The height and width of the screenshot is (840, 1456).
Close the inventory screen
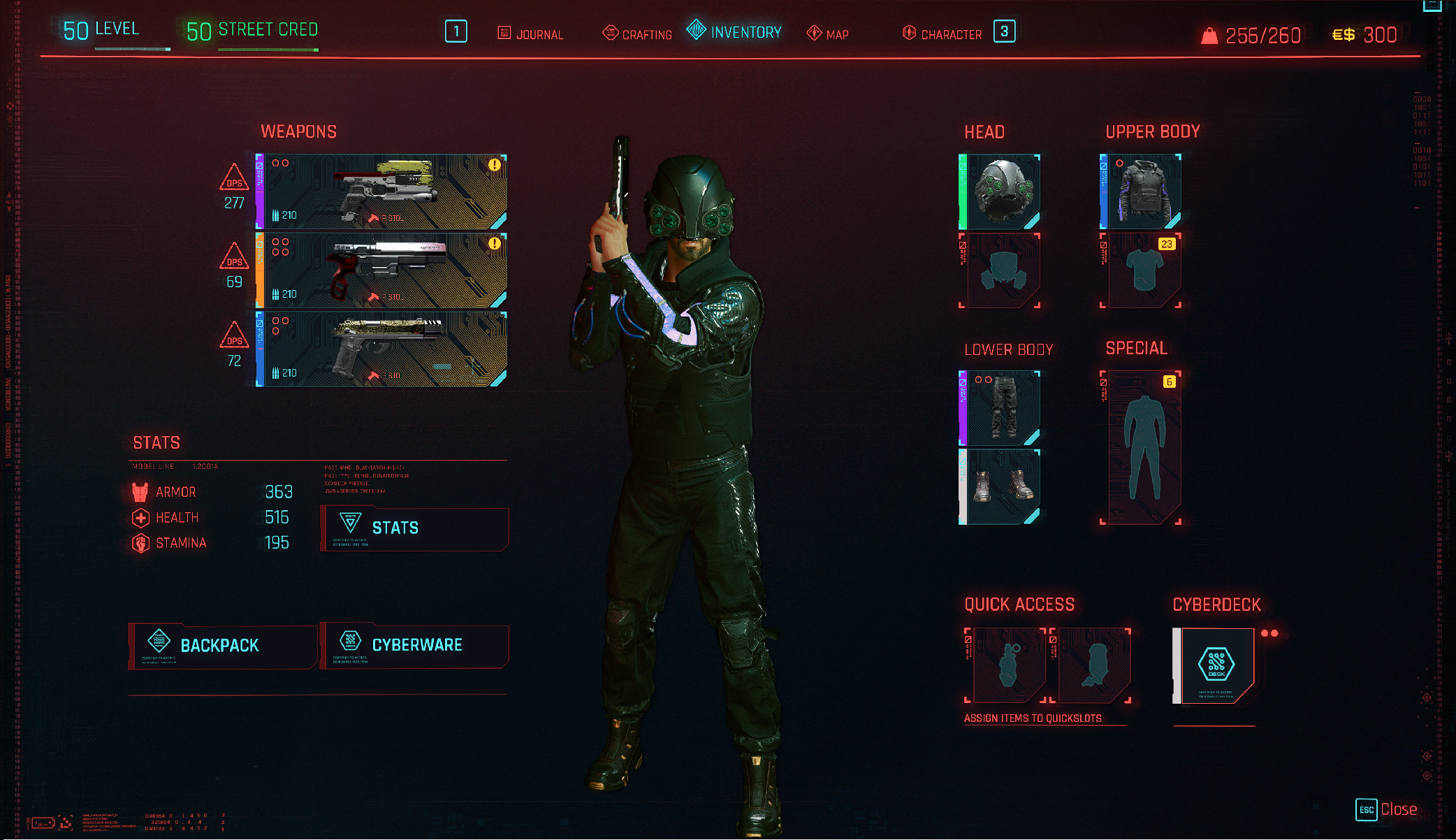[1388, 809]
